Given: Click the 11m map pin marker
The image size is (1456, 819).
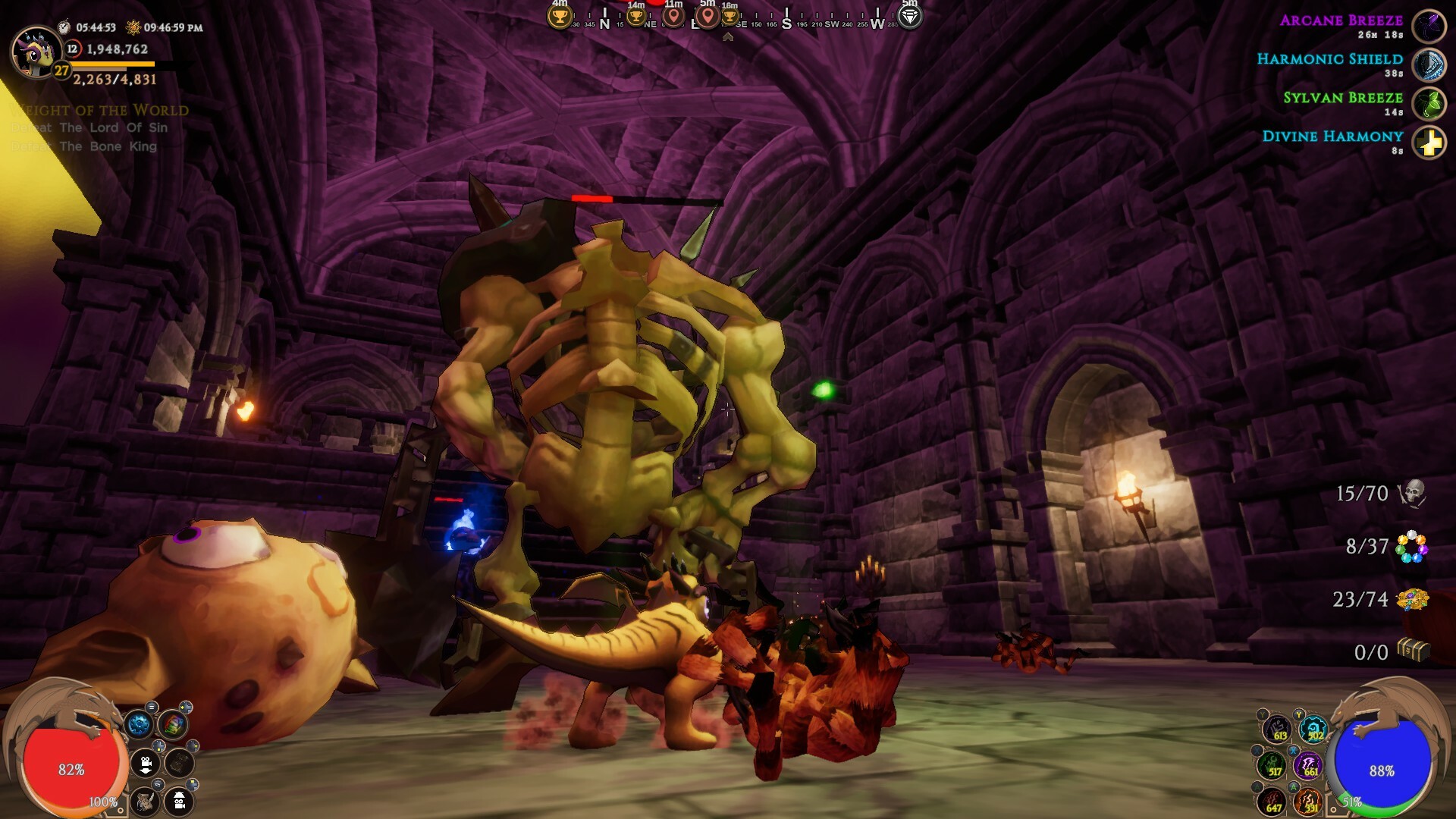Looking at the screenshot, I should [673, 17].
